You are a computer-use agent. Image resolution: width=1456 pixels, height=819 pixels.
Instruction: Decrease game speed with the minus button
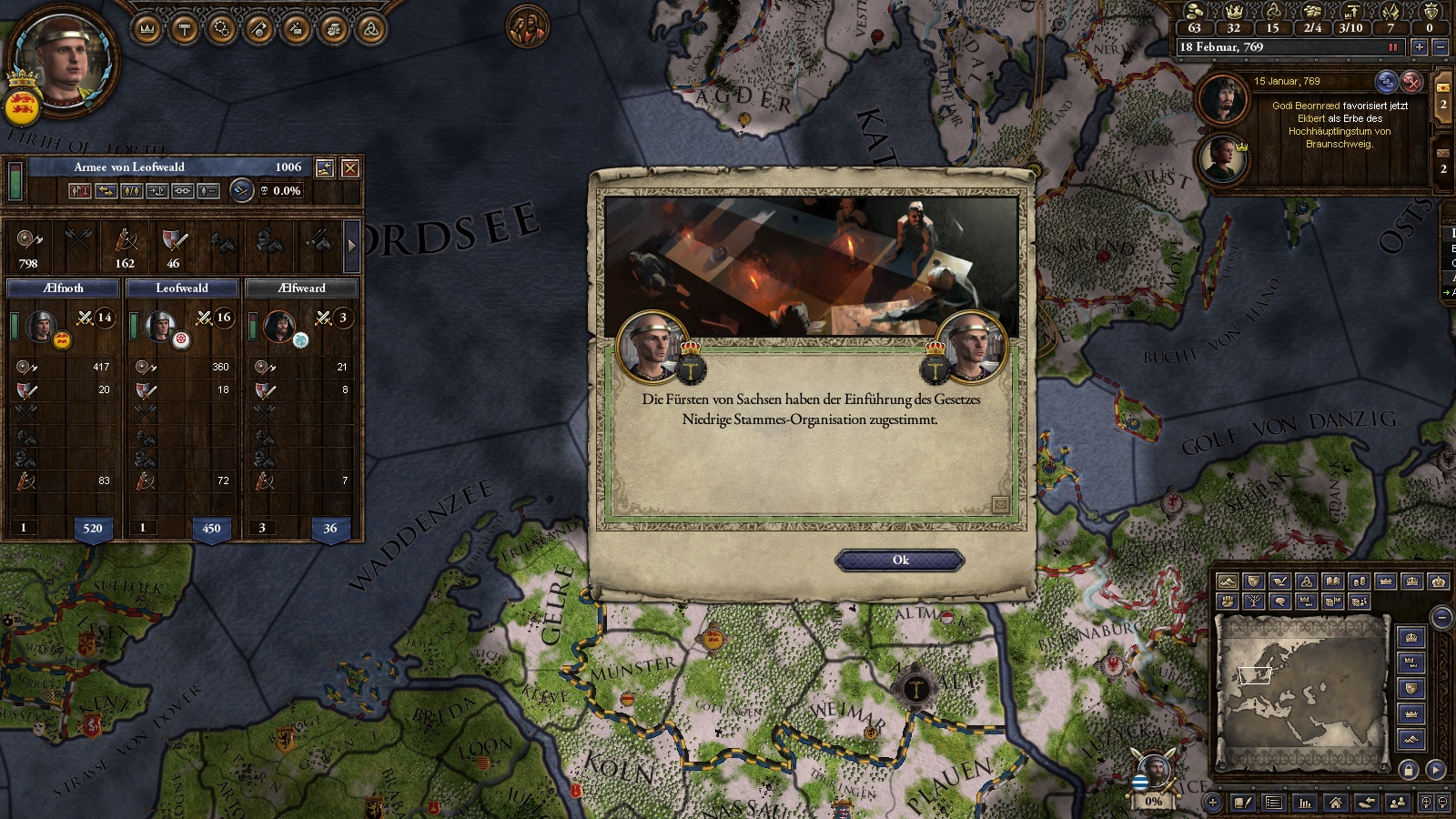[x=1440, y=47]
